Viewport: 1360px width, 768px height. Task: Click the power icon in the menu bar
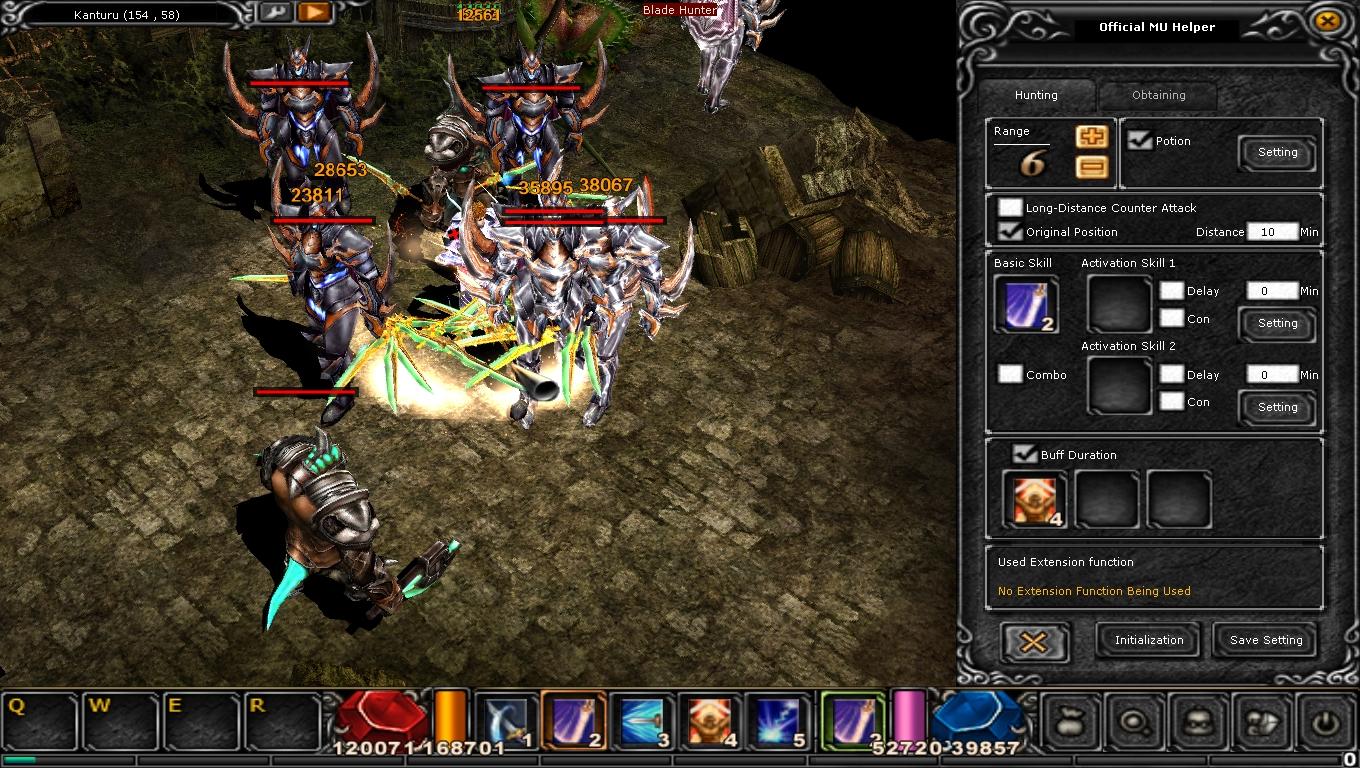1327,721
